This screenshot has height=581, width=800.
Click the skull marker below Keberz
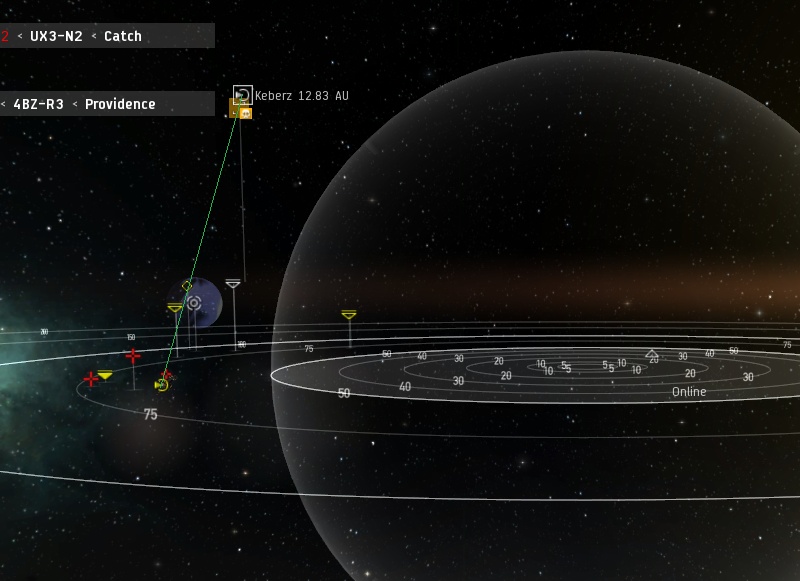tap(245, 113)
